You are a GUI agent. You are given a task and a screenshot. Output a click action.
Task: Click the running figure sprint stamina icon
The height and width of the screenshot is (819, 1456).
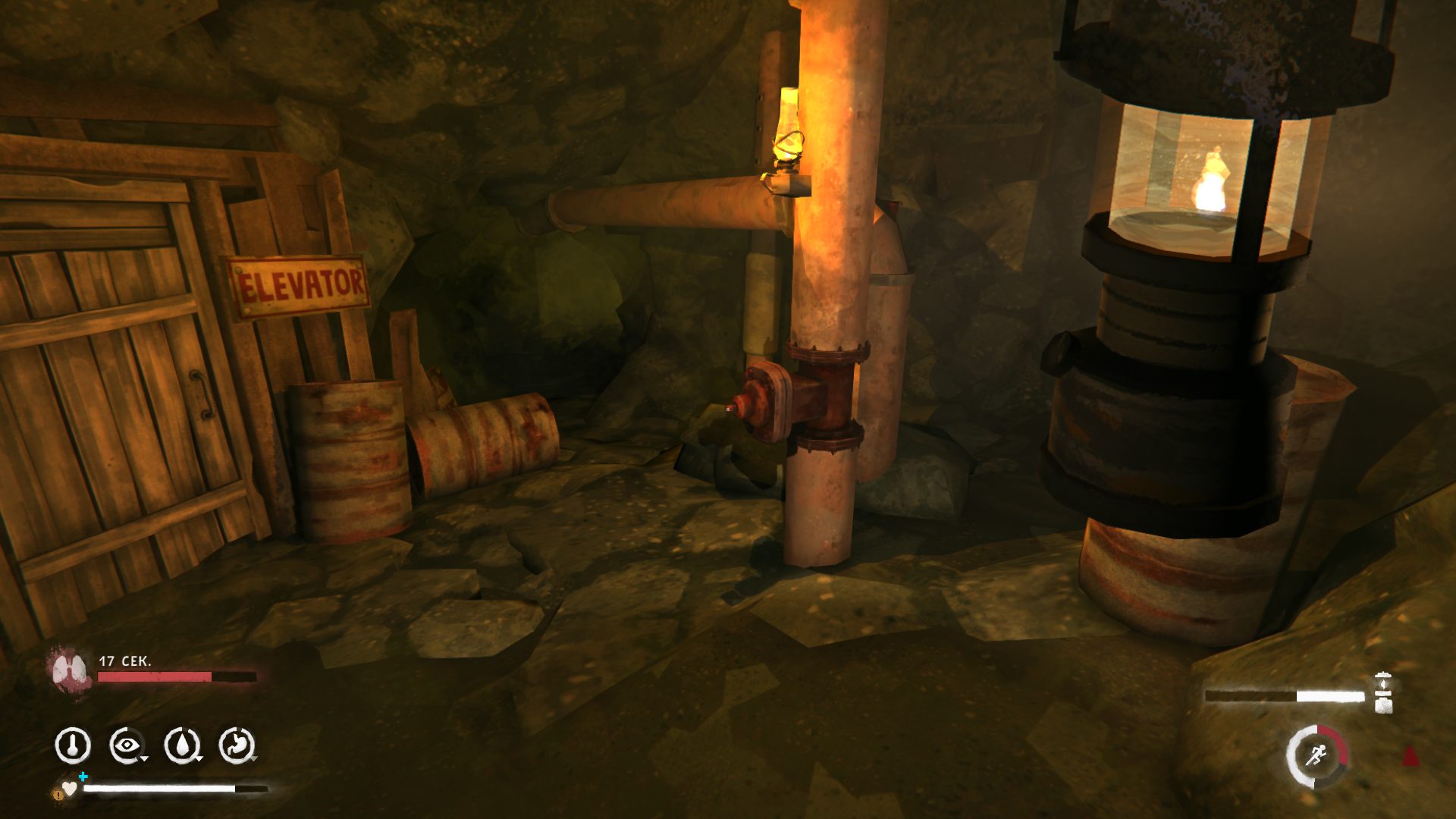(x=1317, y=755)
